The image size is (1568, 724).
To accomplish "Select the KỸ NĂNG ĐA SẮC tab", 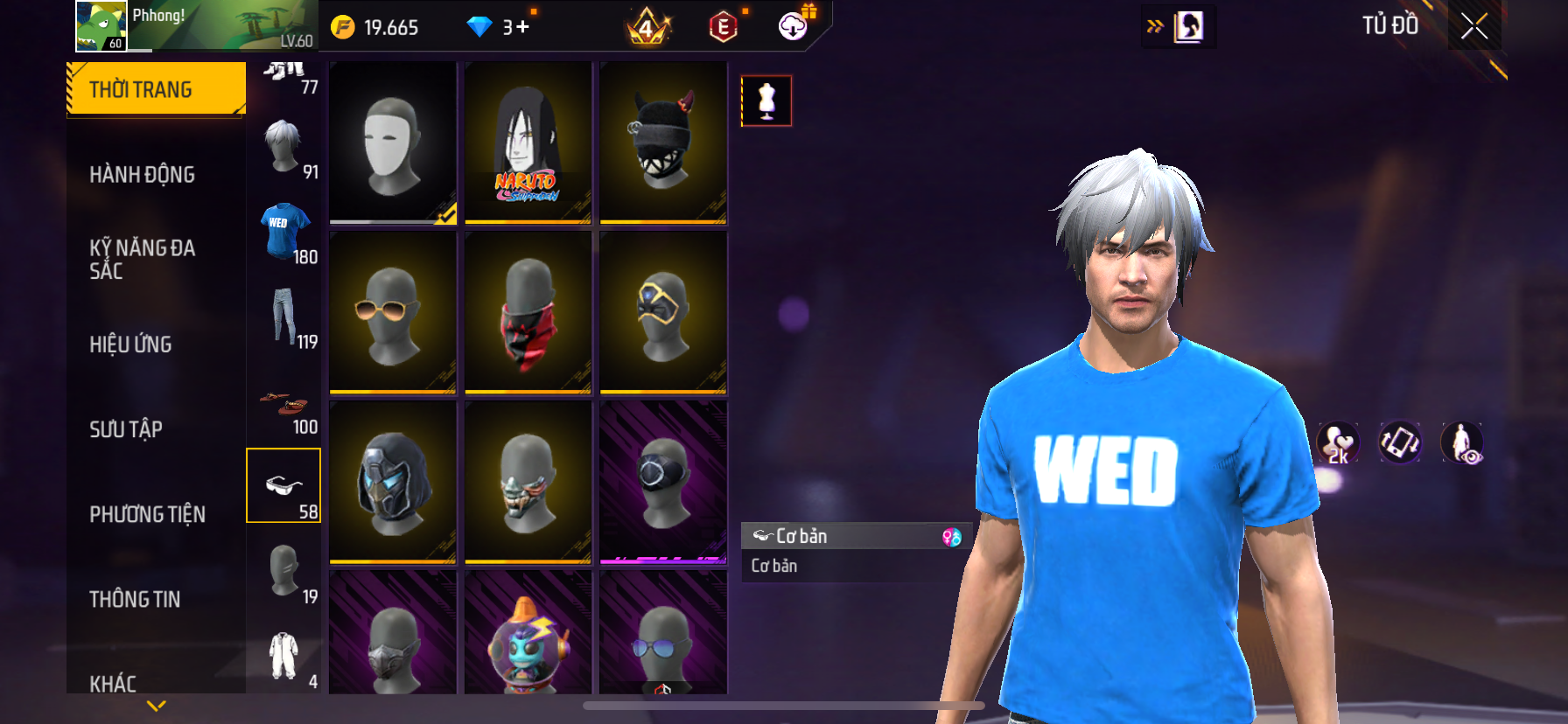I will (x=143, y=259).
